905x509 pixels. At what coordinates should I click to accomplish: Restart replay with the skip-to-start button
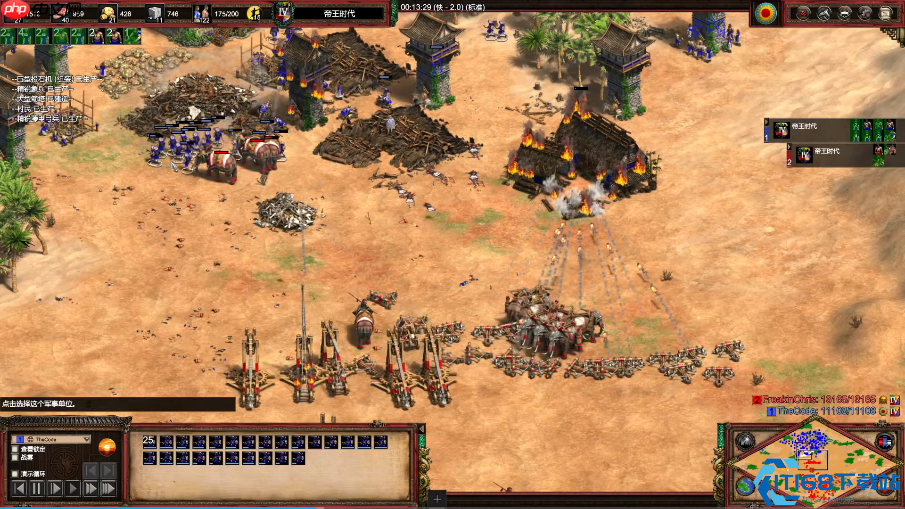tap(18, 488)
